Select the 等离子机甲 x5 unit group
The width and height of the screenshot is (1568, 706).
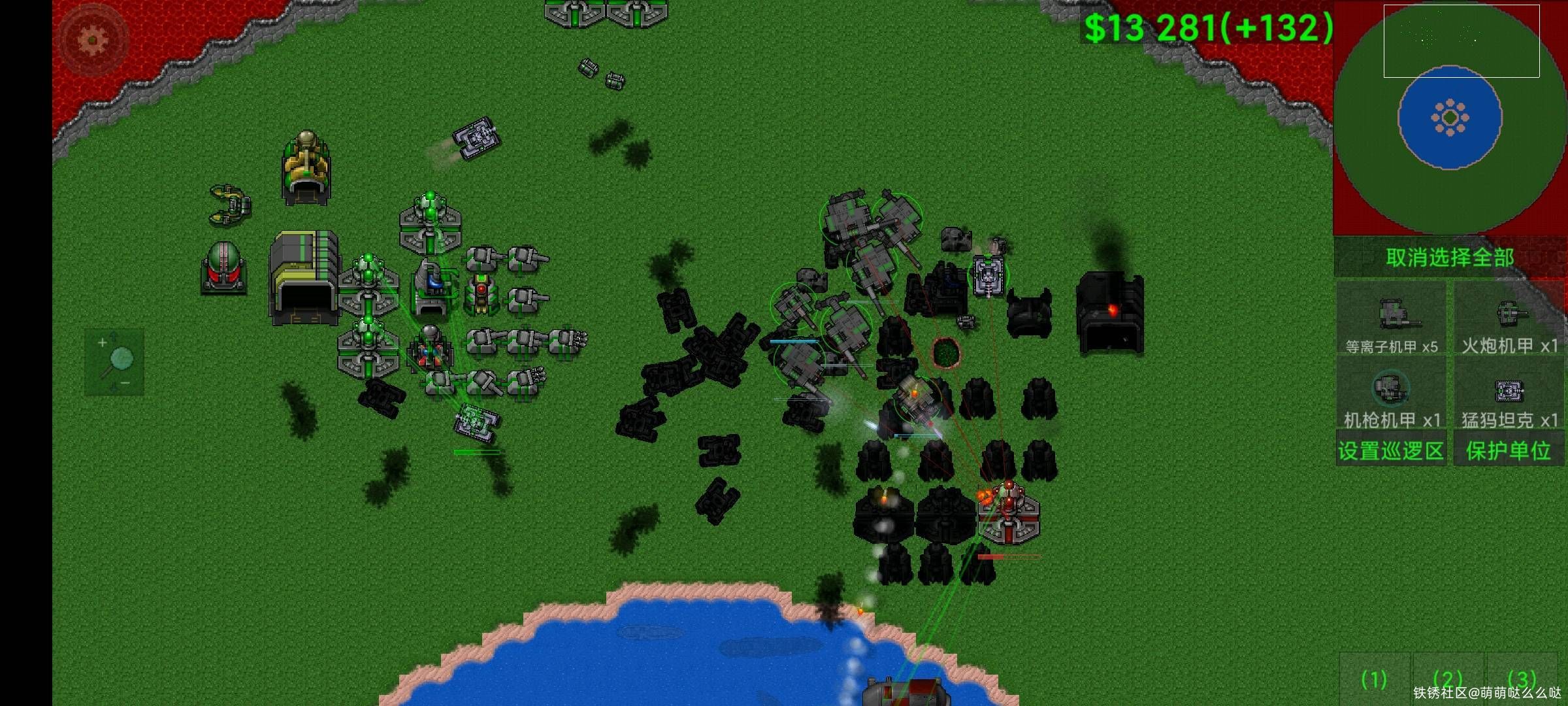pos(1392,320)
